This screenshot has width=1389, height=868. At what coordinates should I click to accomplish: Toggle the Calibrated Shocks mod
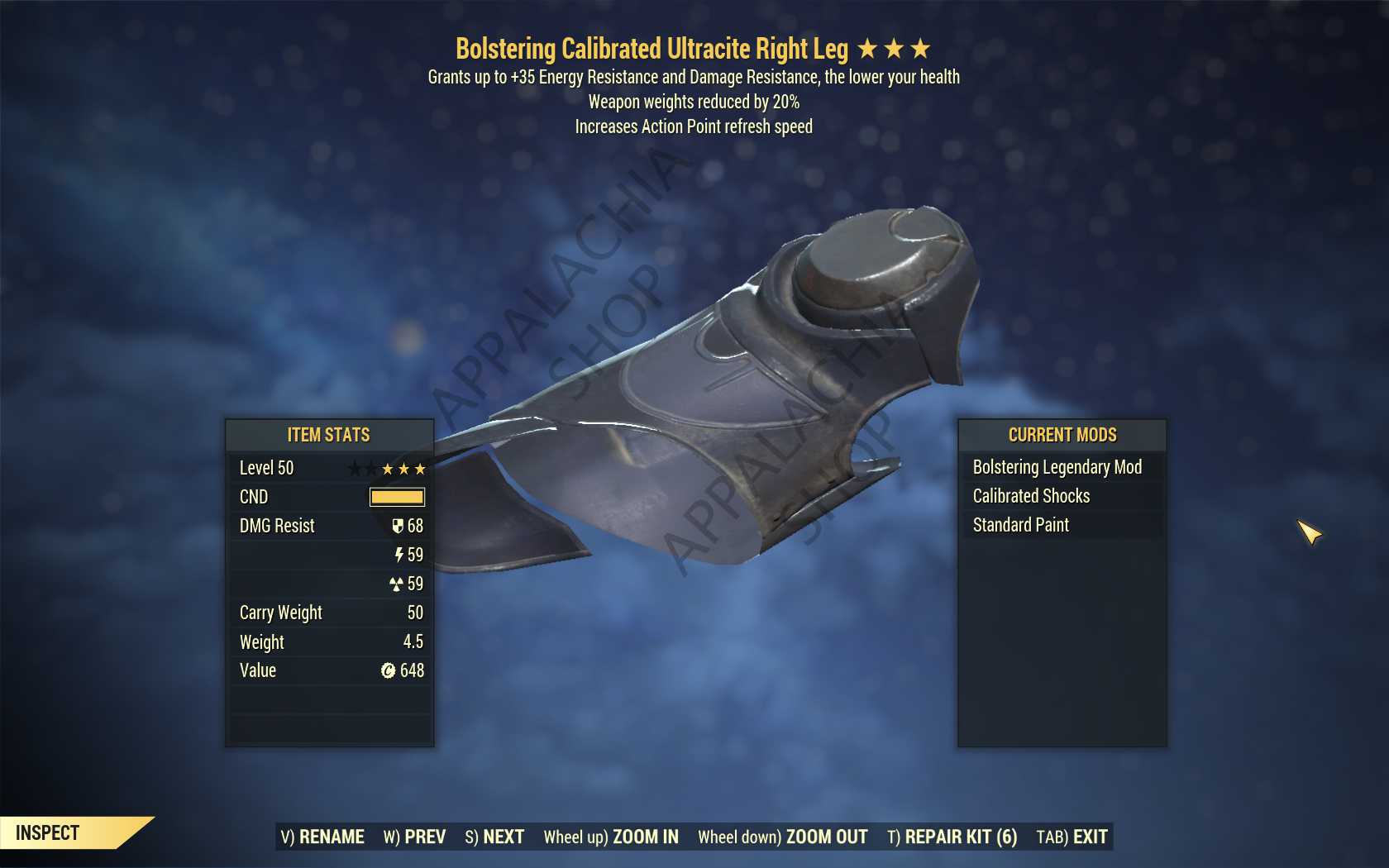click(1030, 496)
